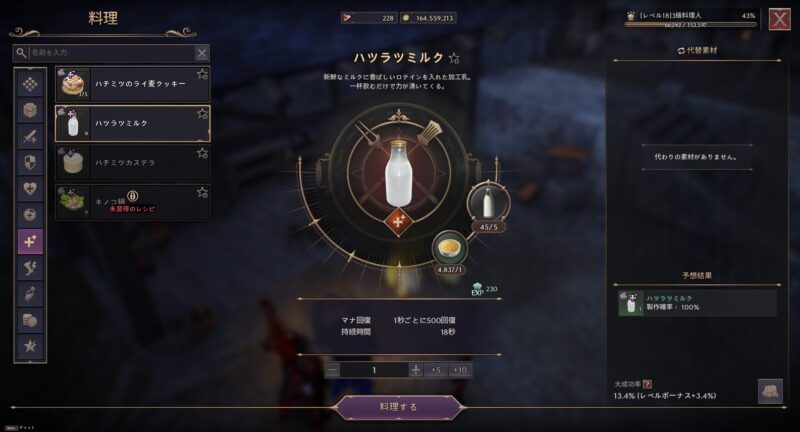Screen dimensions: 800x432
Task: Favorite the ハチミツのライ麦クッキー recipe star
Action: pyautogui.click(x=202, y=74)
